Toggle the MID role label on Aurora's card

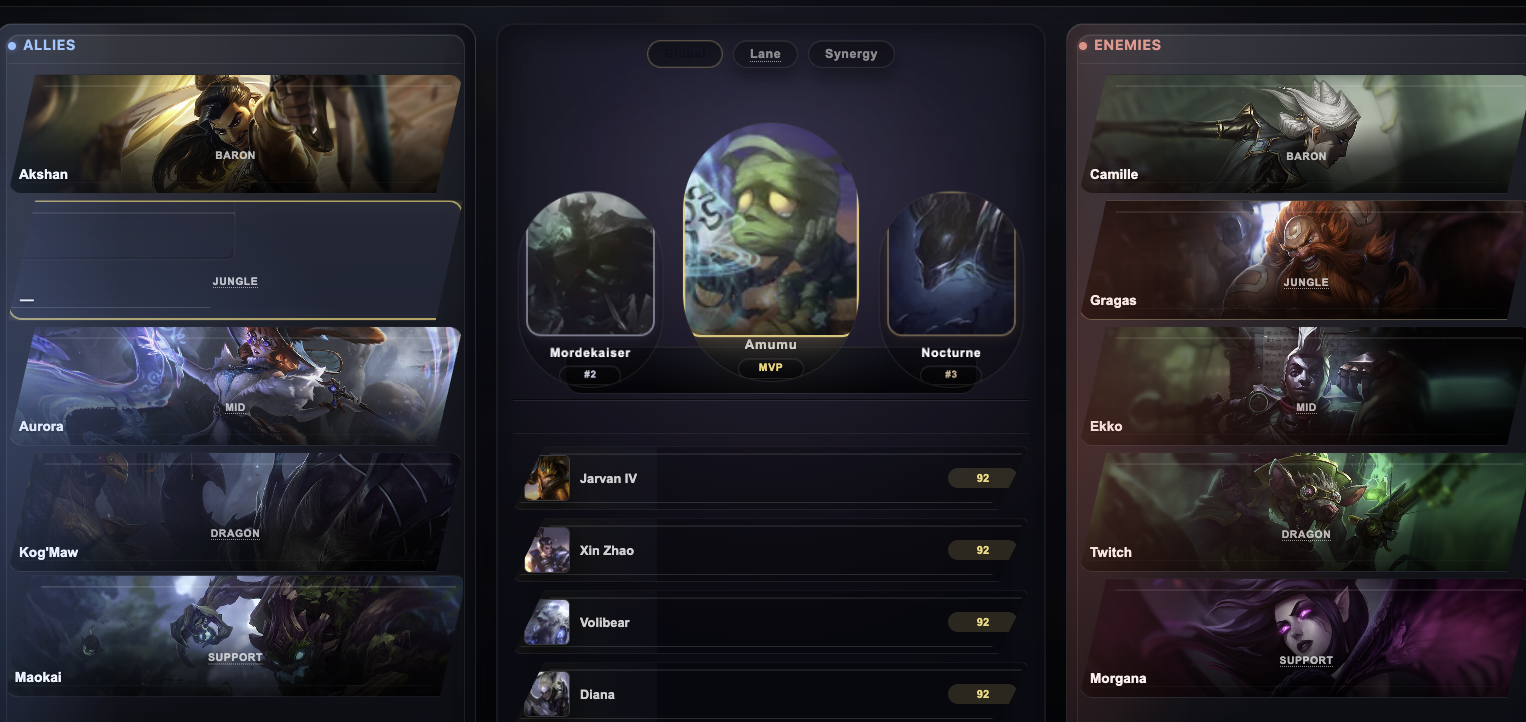point(235,407)
